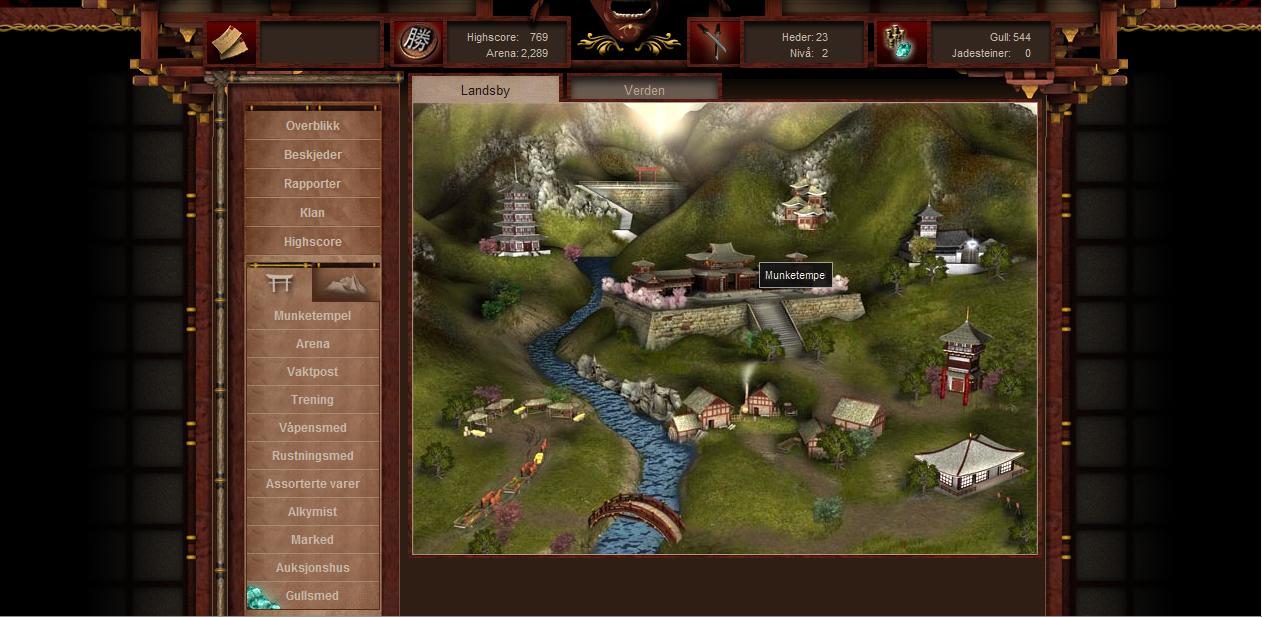
Task: Visit the Alkymist
Action: point(312,512)
